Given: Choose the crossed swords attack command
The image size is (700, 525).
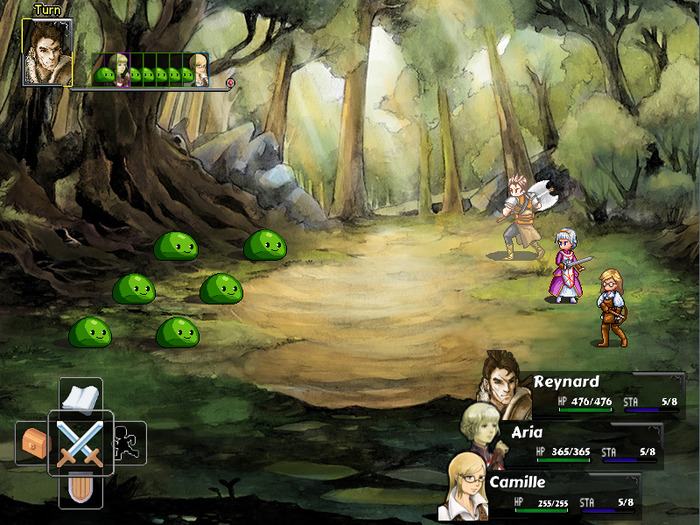Looking at the screenshot, I should 80,443.
